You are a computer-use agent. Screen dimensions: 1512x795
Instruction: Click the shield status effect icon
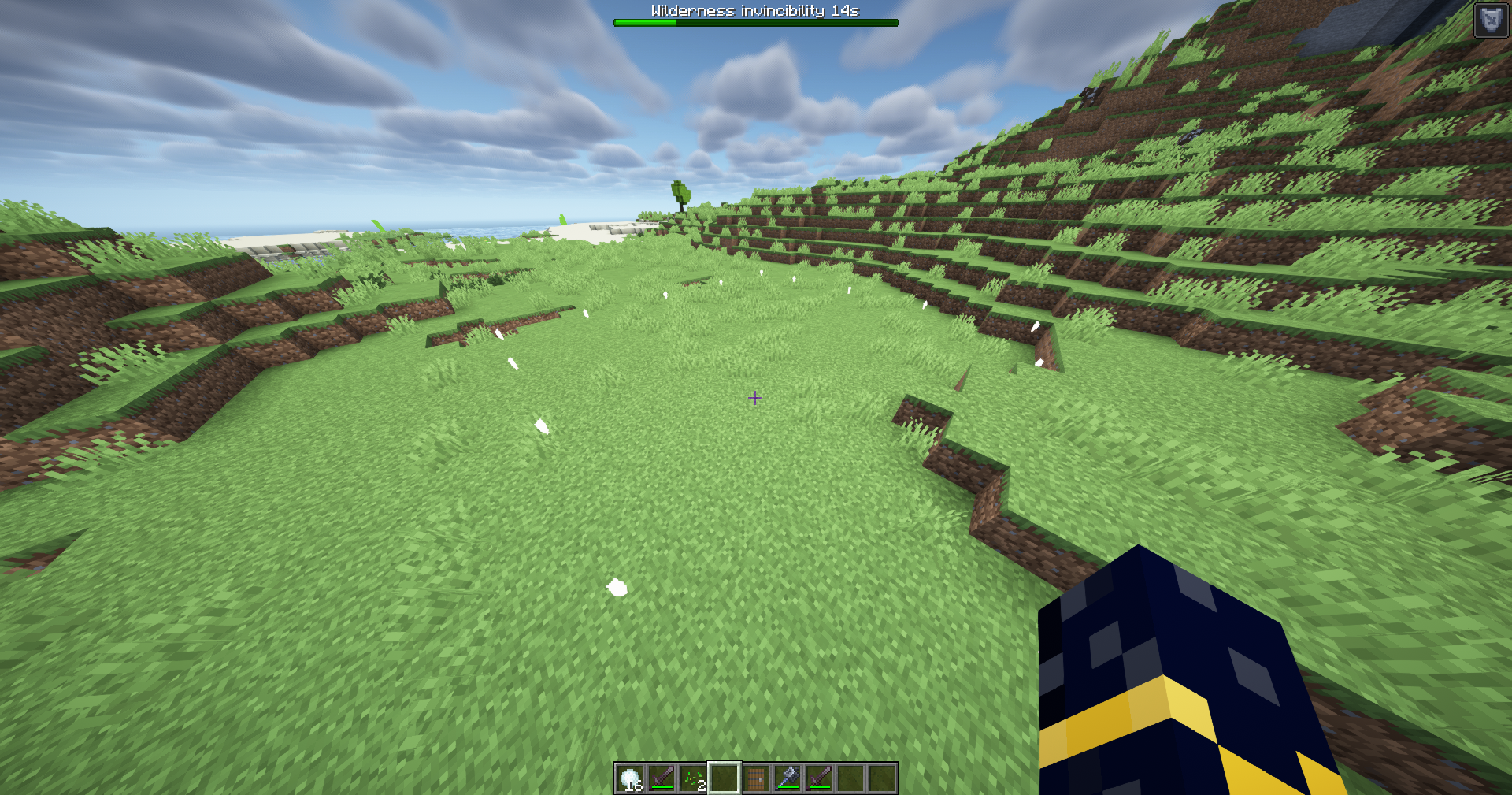pos(1490,20)
